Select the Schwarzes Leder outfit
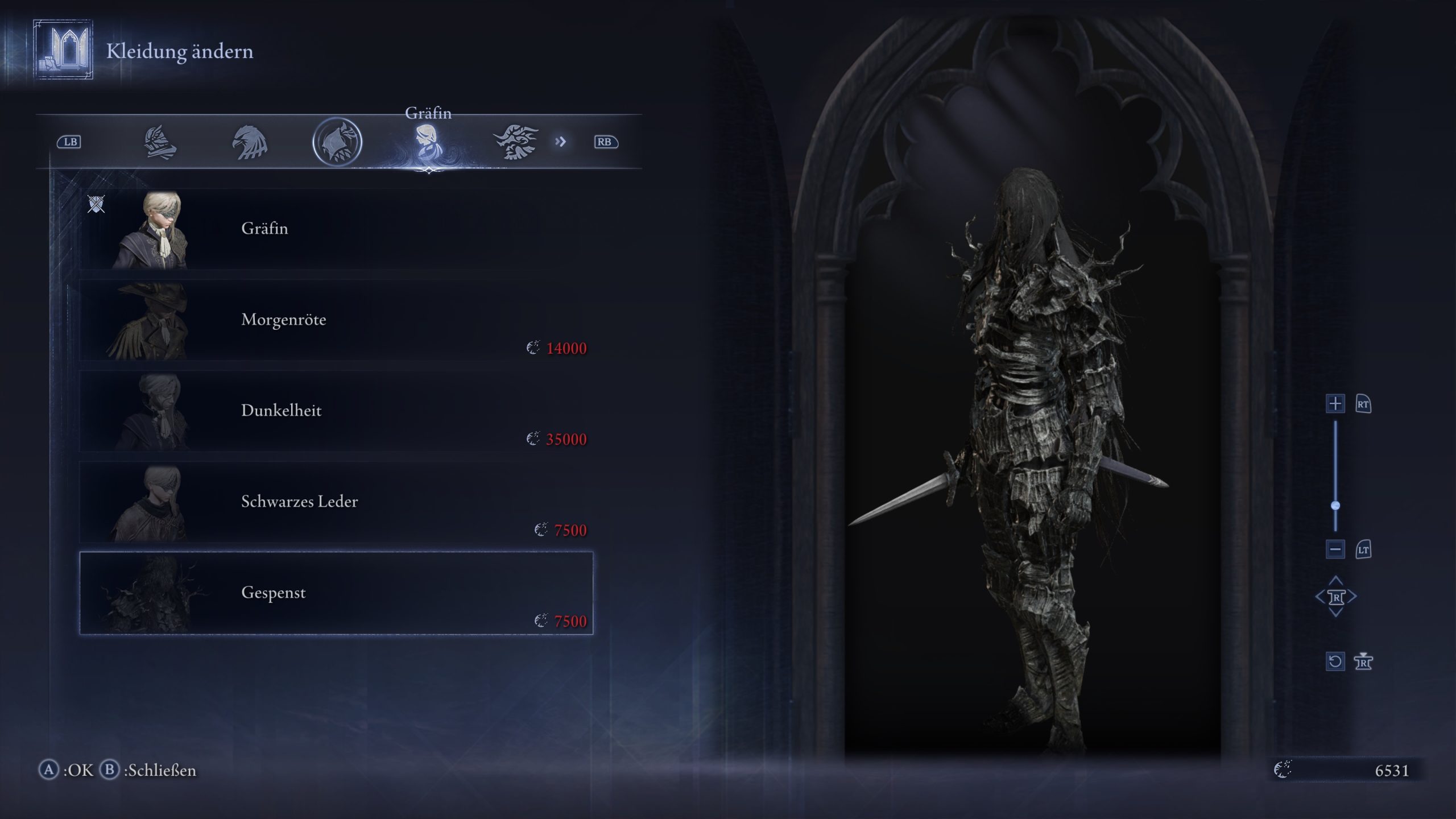The width and height of the screenshot is (1456, 819). pyautogui.click(x=336, y=502)
